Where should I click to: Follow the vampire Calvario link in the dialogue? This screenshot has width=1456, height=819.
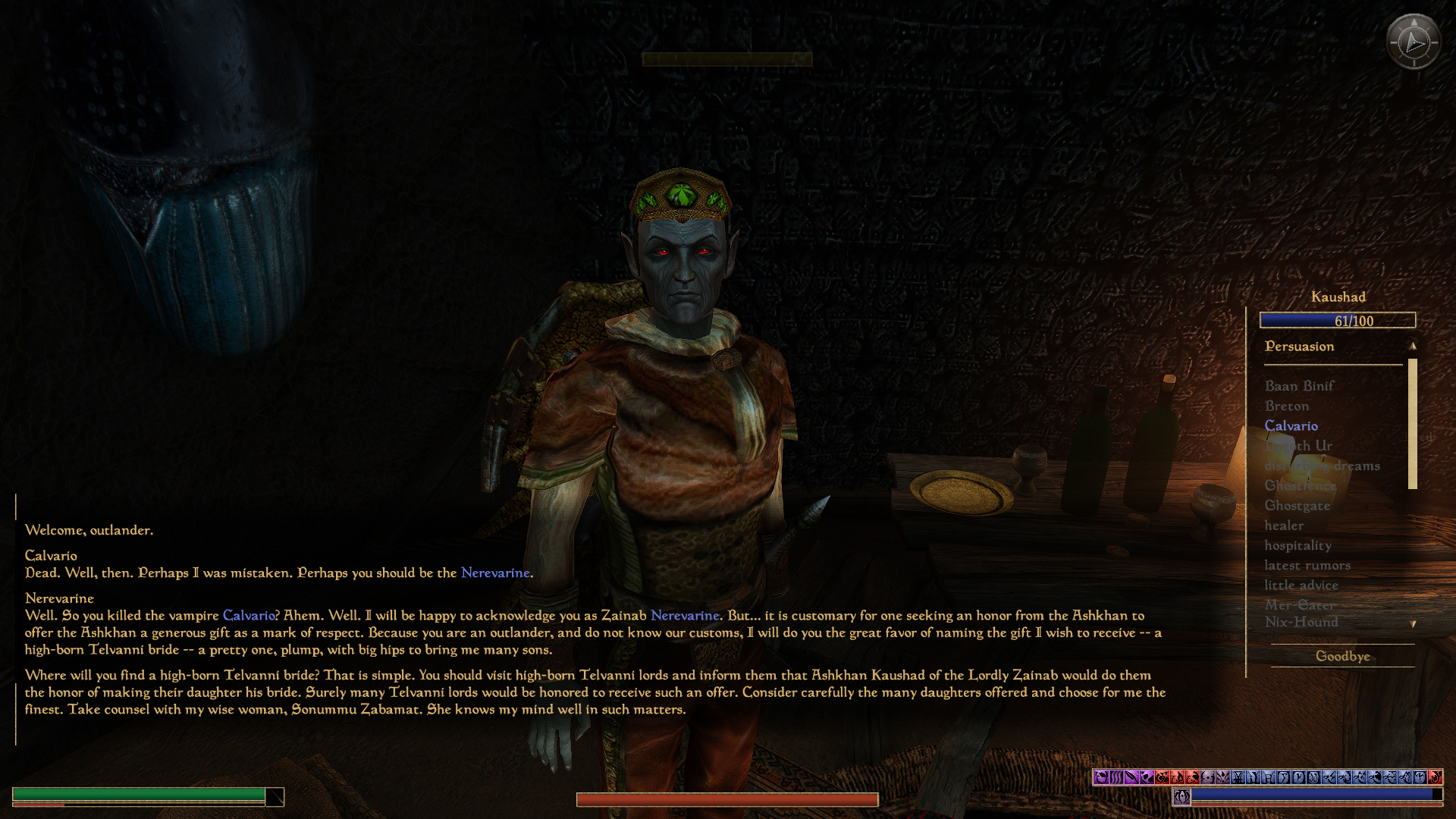(x=249, y=615)
